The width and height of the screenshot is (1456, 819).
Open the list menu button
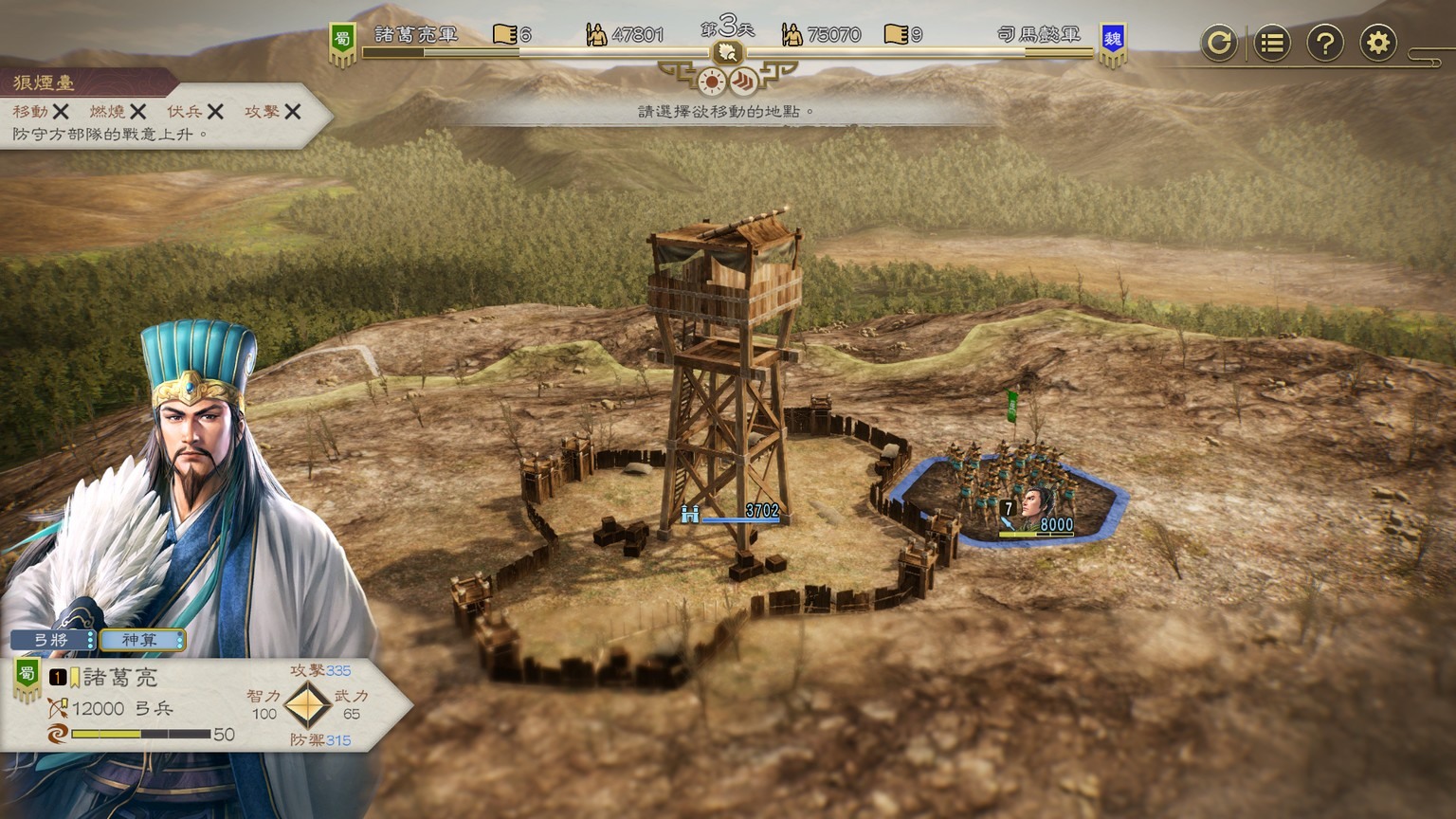[x=1272, y=43]
